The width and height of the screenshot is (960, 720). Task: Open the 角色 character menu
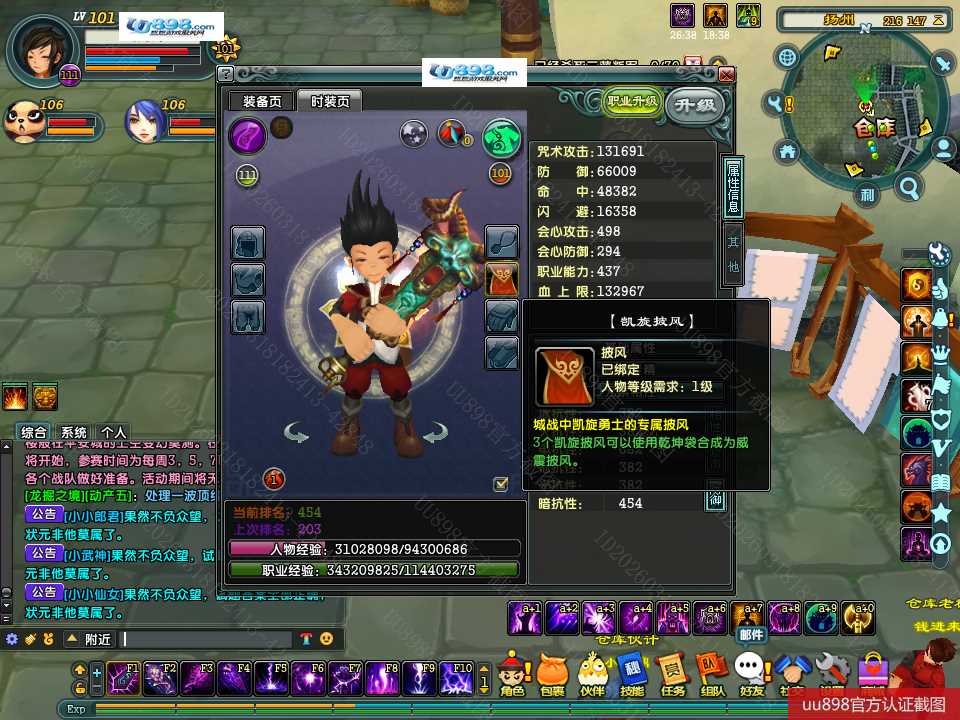(513, 671)
